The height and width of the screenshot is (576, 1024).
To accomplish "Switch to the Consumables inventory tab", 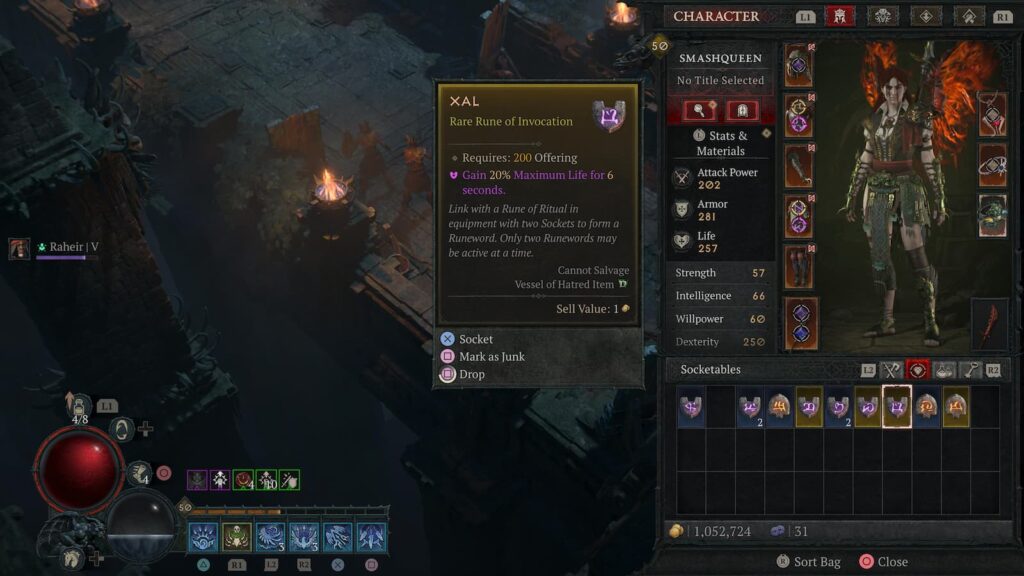I will coord(945,370).
